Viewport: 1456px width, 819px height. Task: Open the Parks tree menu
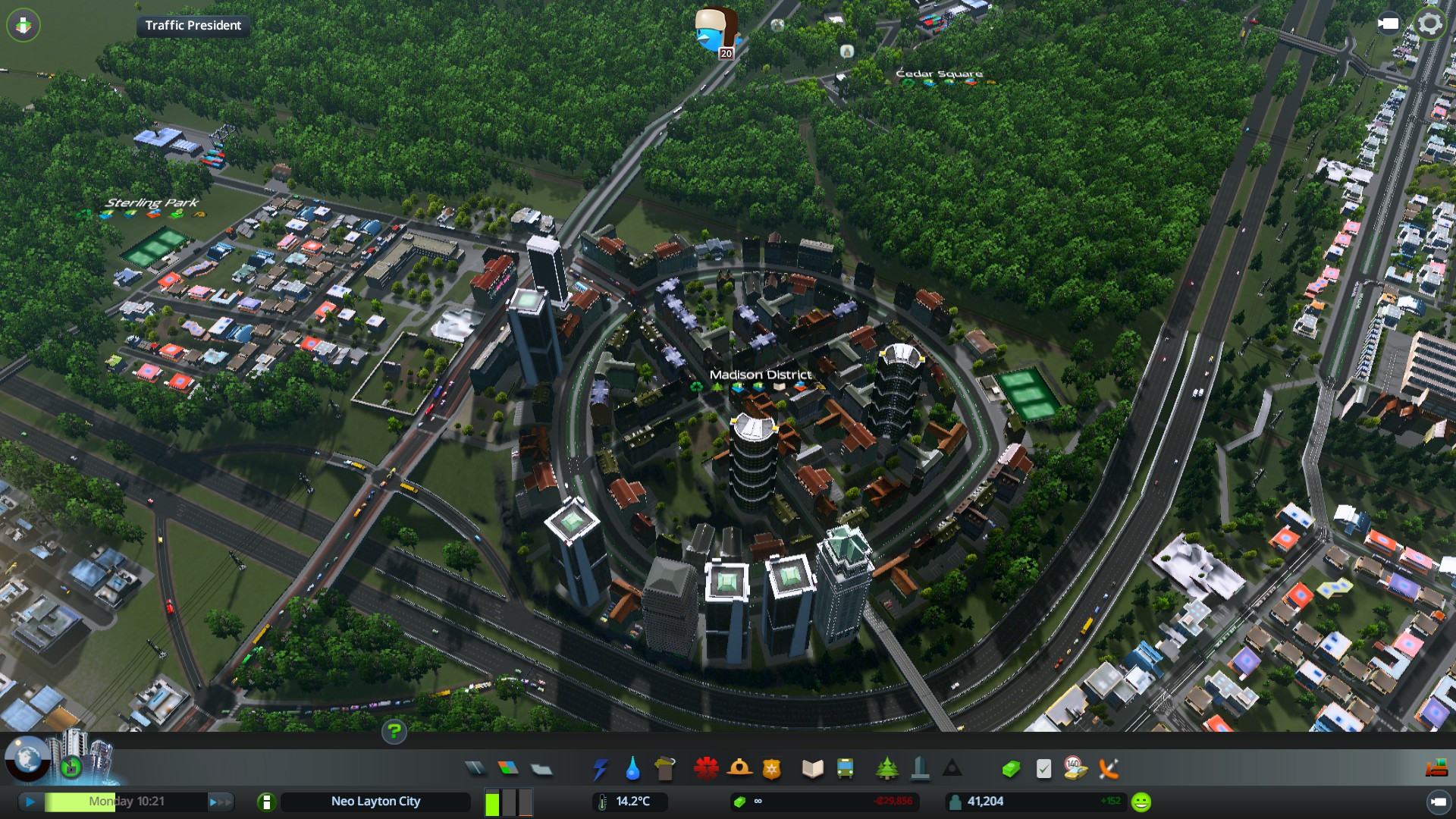pos(886,769)
